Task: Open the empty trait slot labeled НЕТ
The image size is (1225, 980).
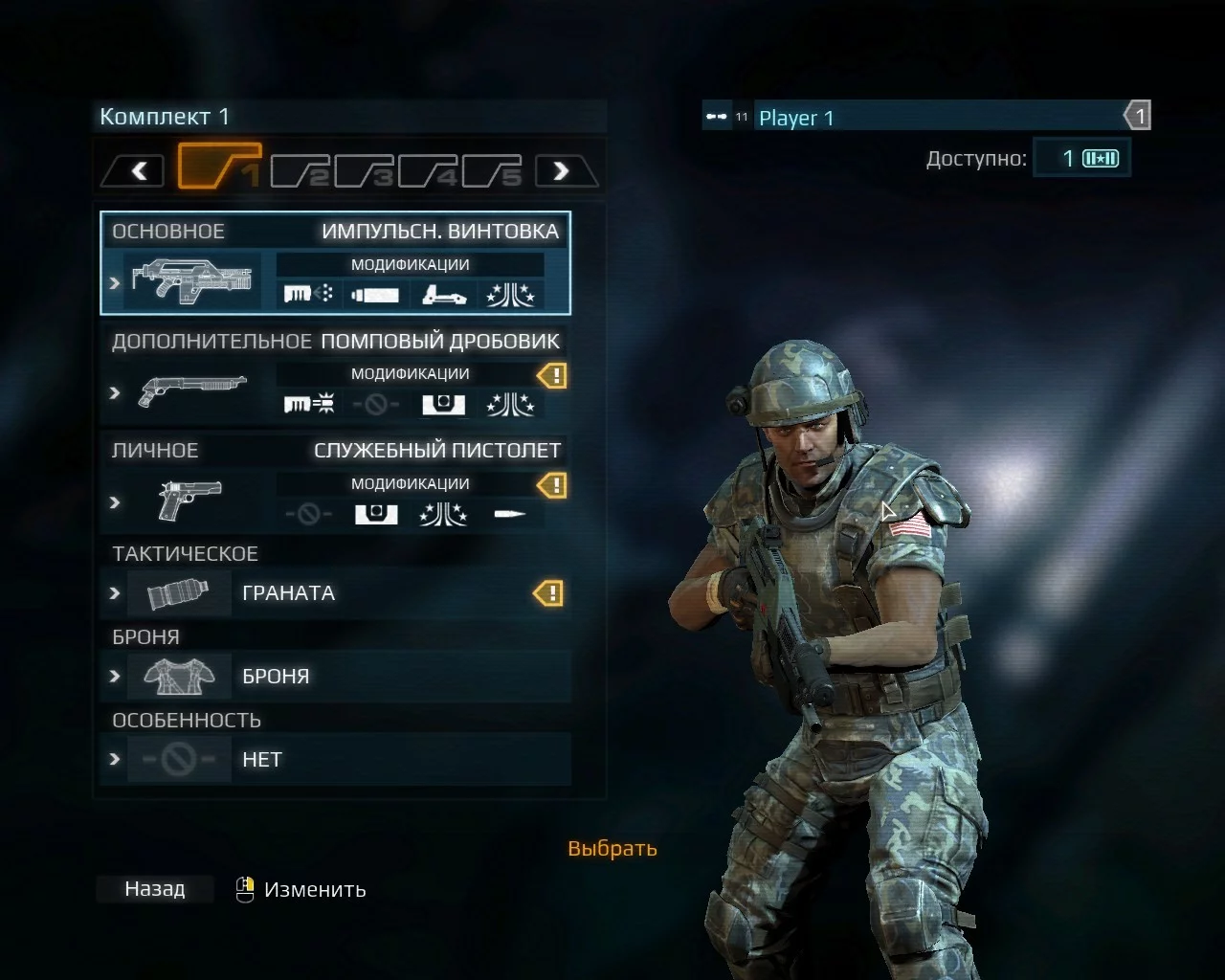Action: coord(335,760)
